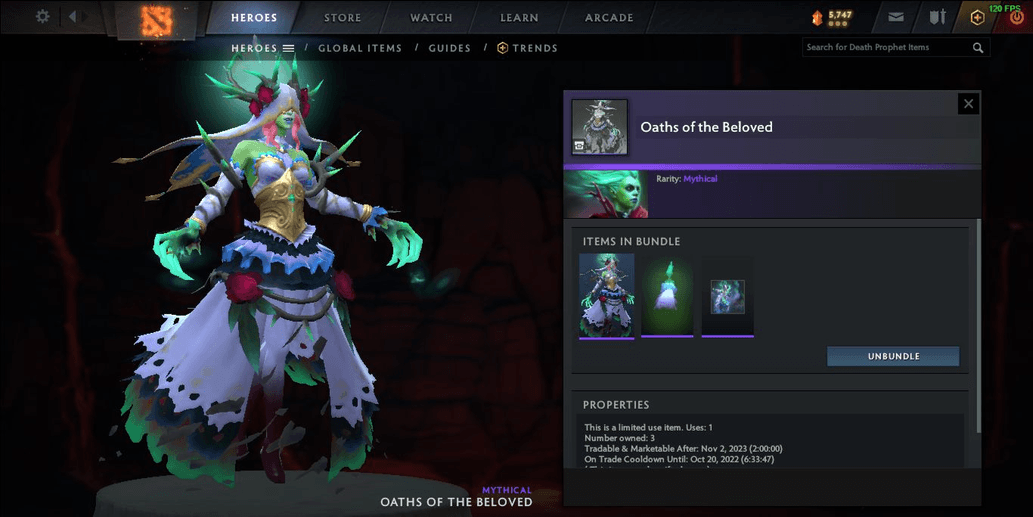Select the glowing green spirit bundle item
The height and width of the screenshot is (517, 1033).
click(667, 295)
